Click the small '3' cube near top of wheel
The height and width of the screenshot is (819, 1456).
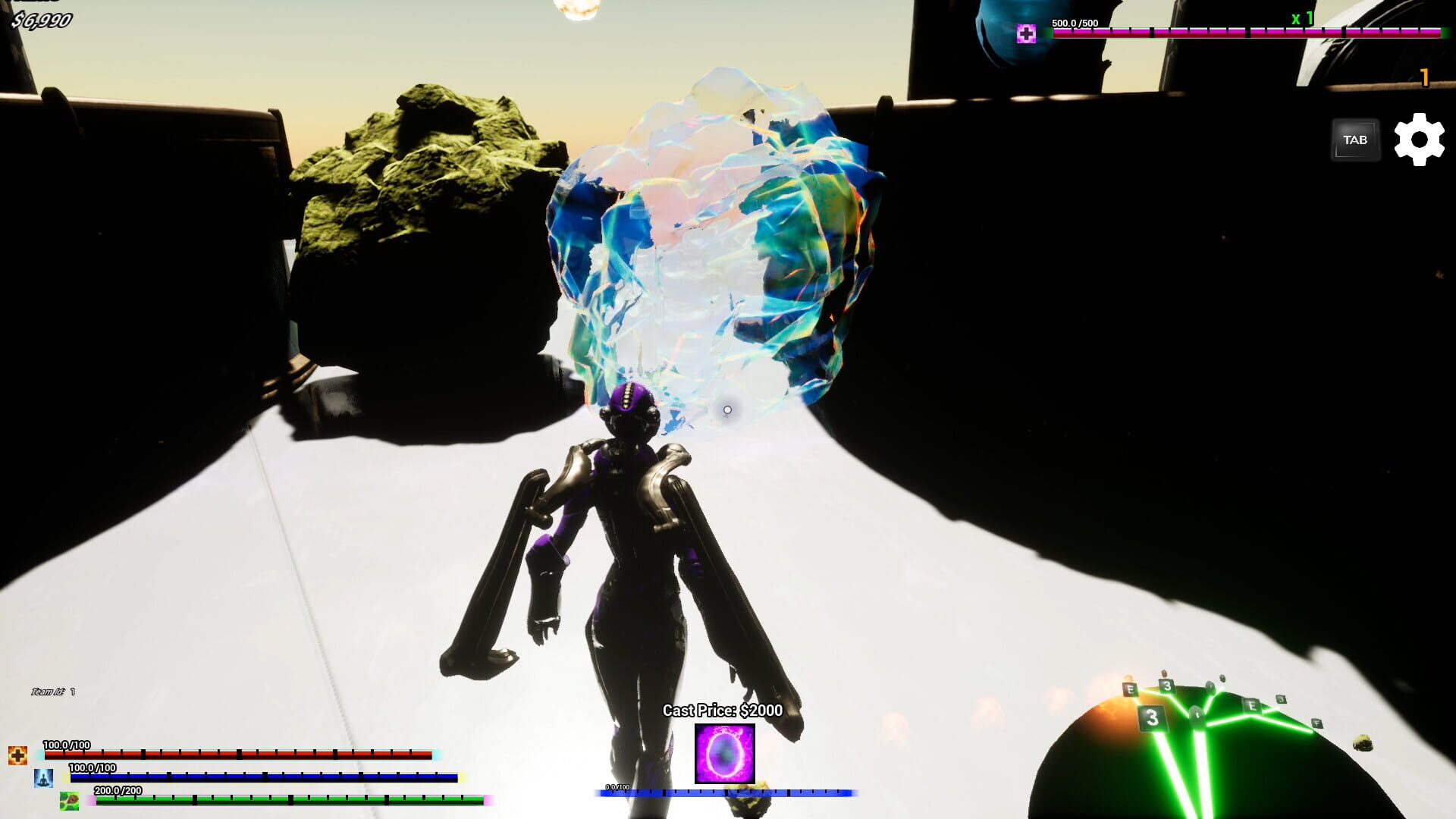click(x=1166, y=686)
